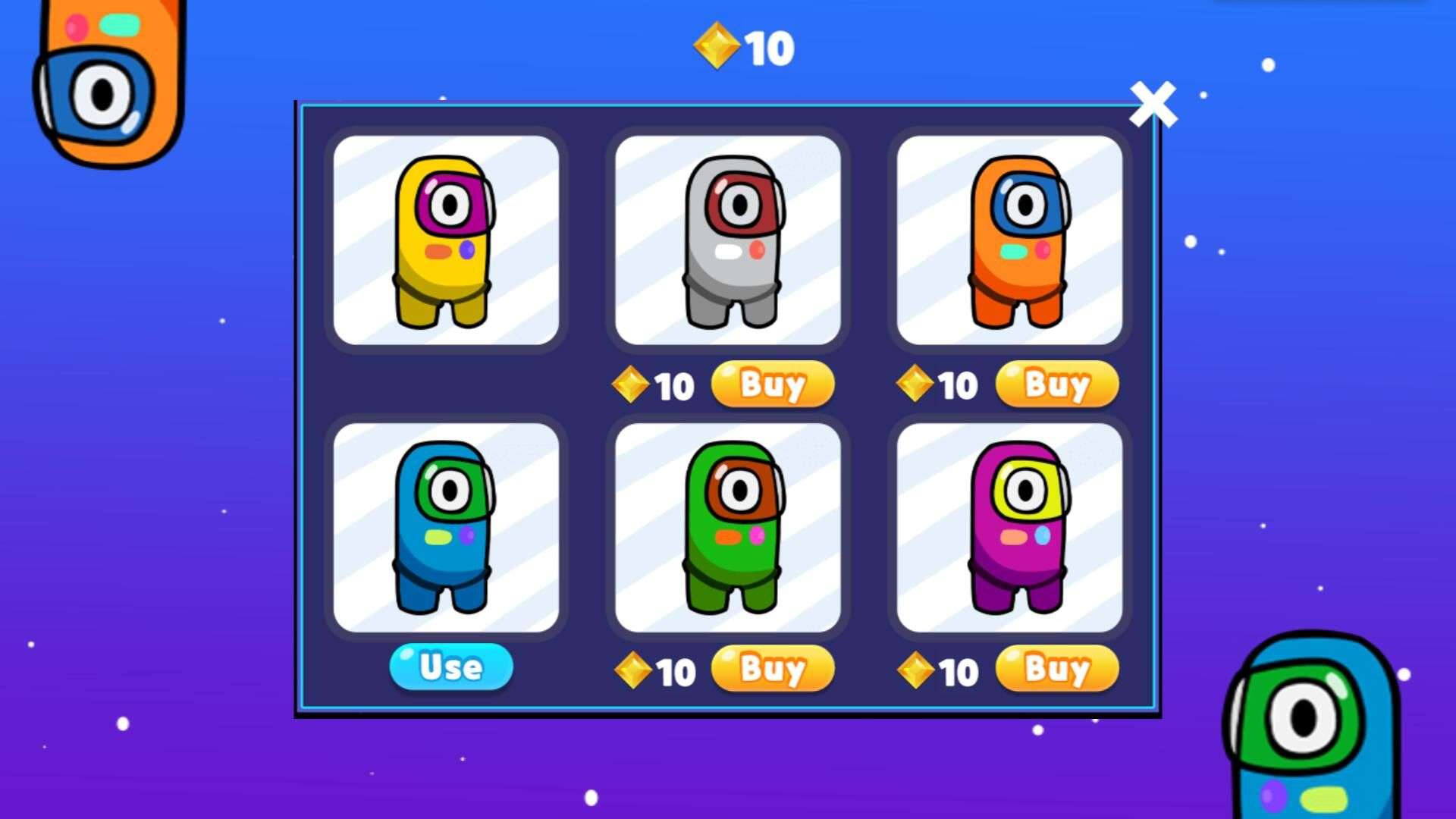The width and height of the screenshot is (1456, 819).
Task: Close the skin shop panel
Action: (x=1153, y=104)
